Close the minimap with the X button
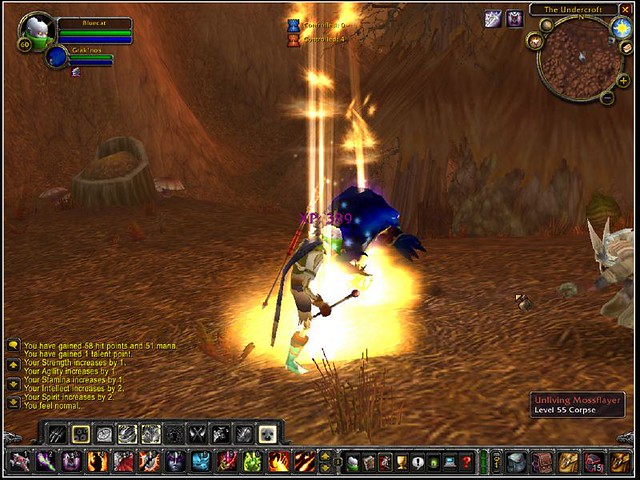 tap(625, 9)
